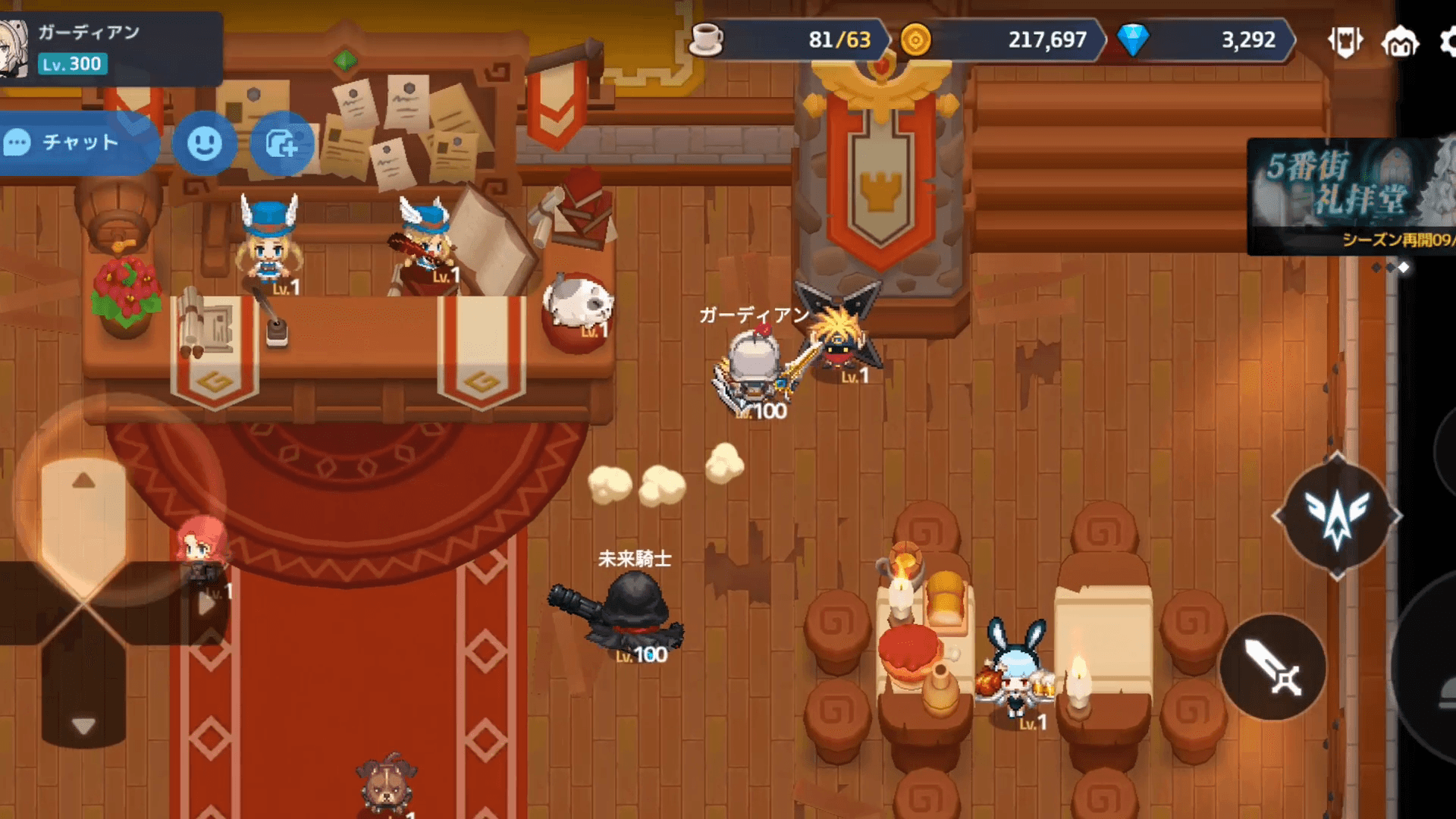Tap the up arrow on the movement pad
Viewport: 1456px width, 819px height.
83,481
